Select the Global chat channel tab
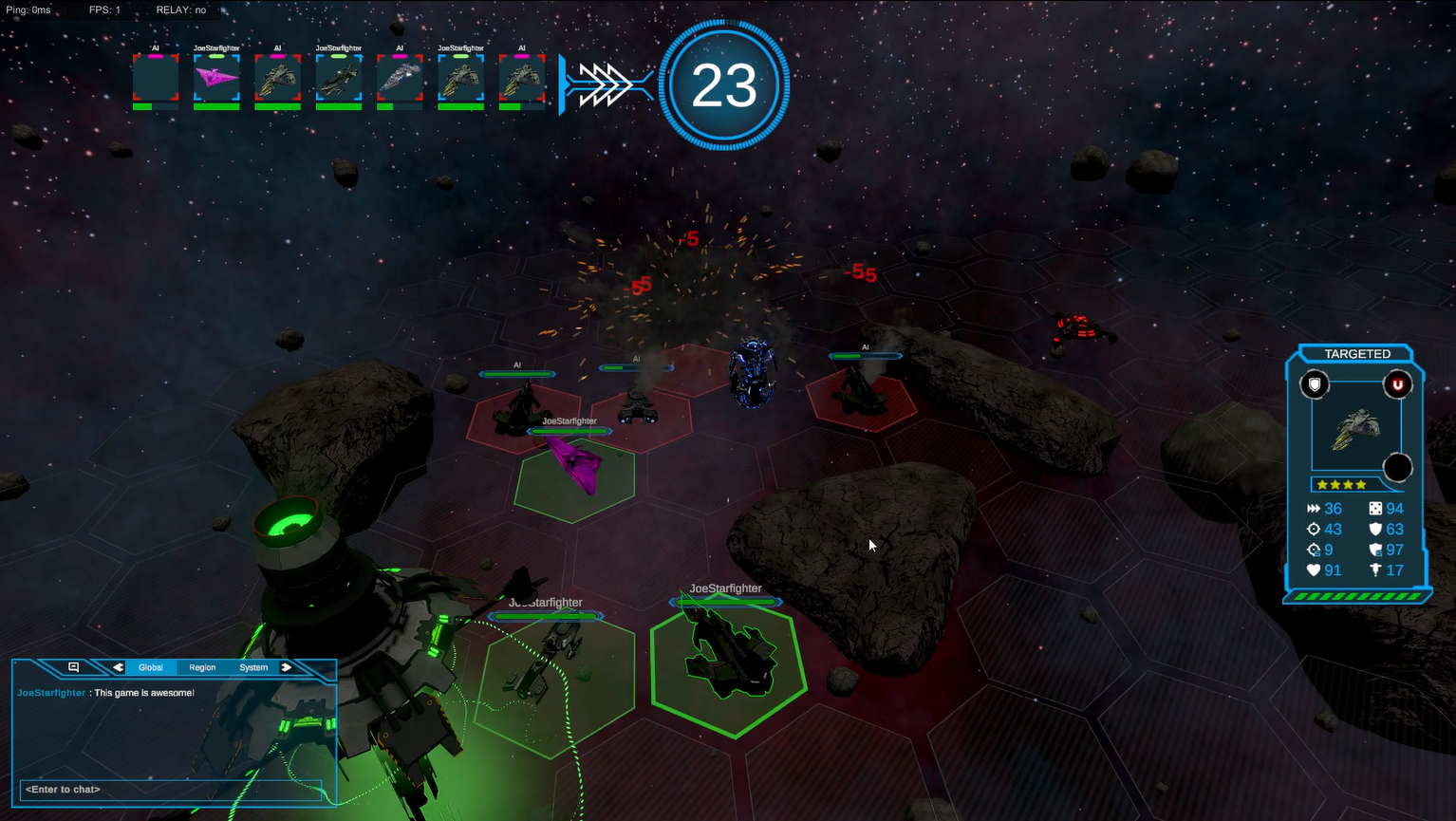 coord(151,667)
